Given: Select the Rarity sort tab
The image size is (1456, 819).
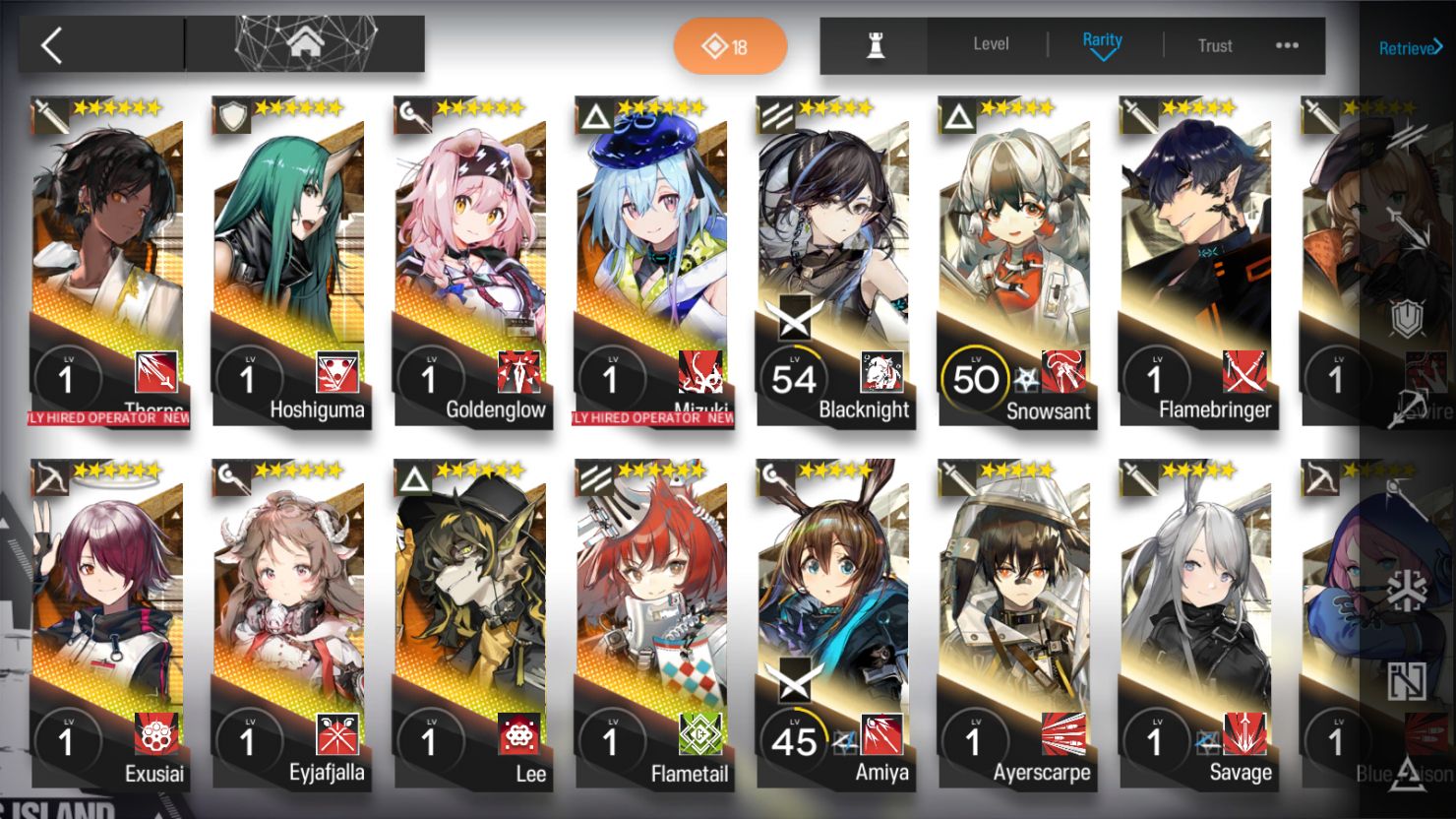Looking at the screenshot, I should tap(1103, 40).
